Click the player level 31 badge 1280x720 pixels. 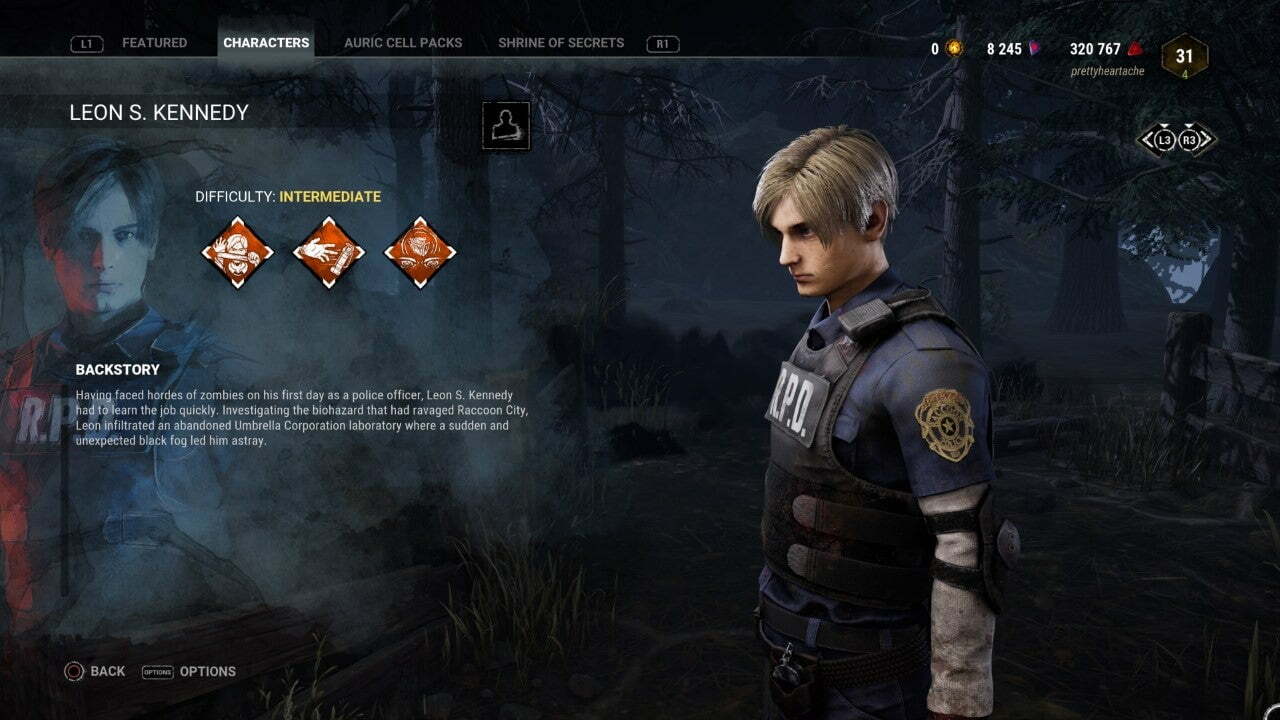tap(1184, 57)
